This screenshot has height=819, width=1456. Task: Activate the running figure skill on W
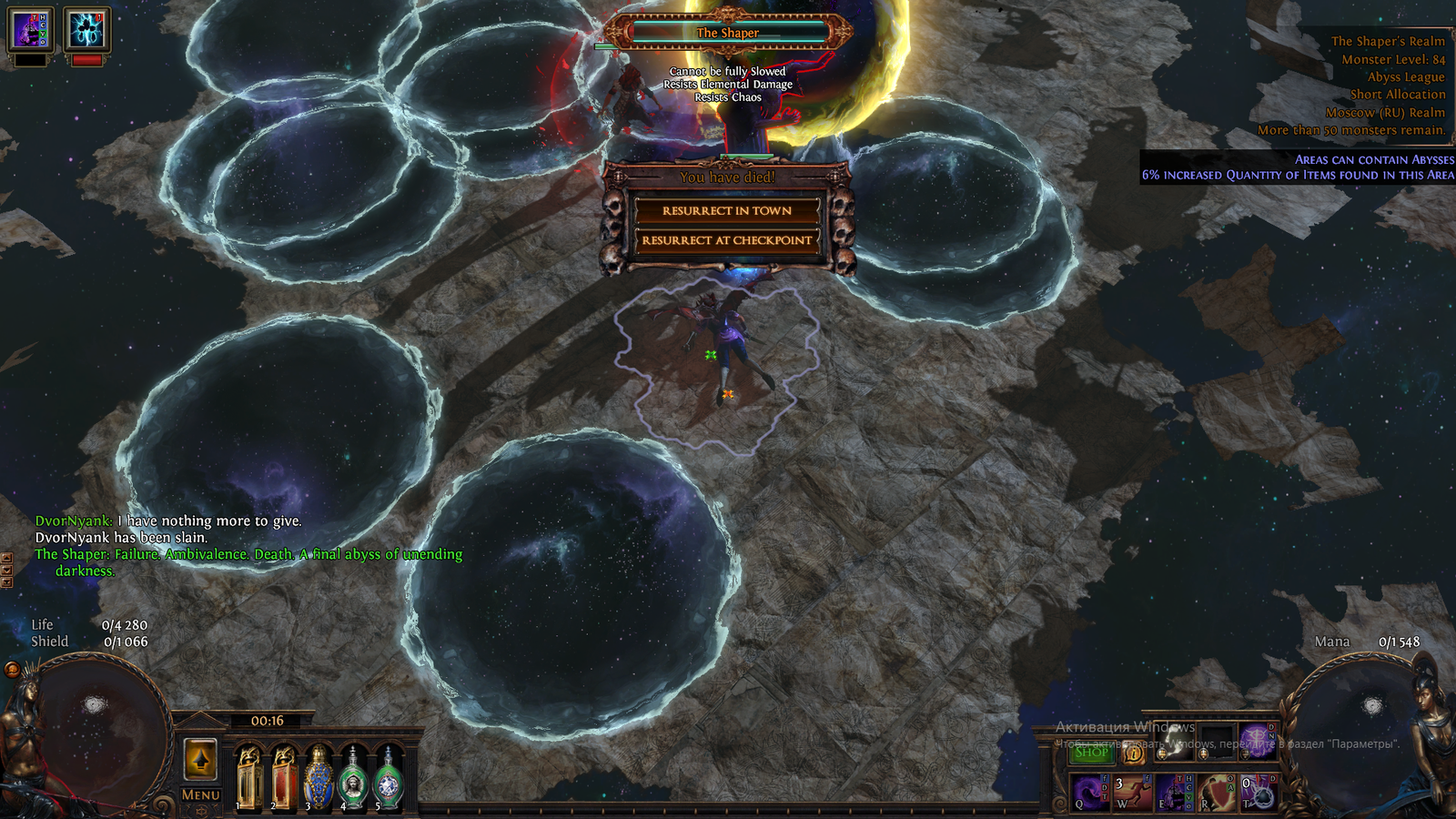point(1133,792)
